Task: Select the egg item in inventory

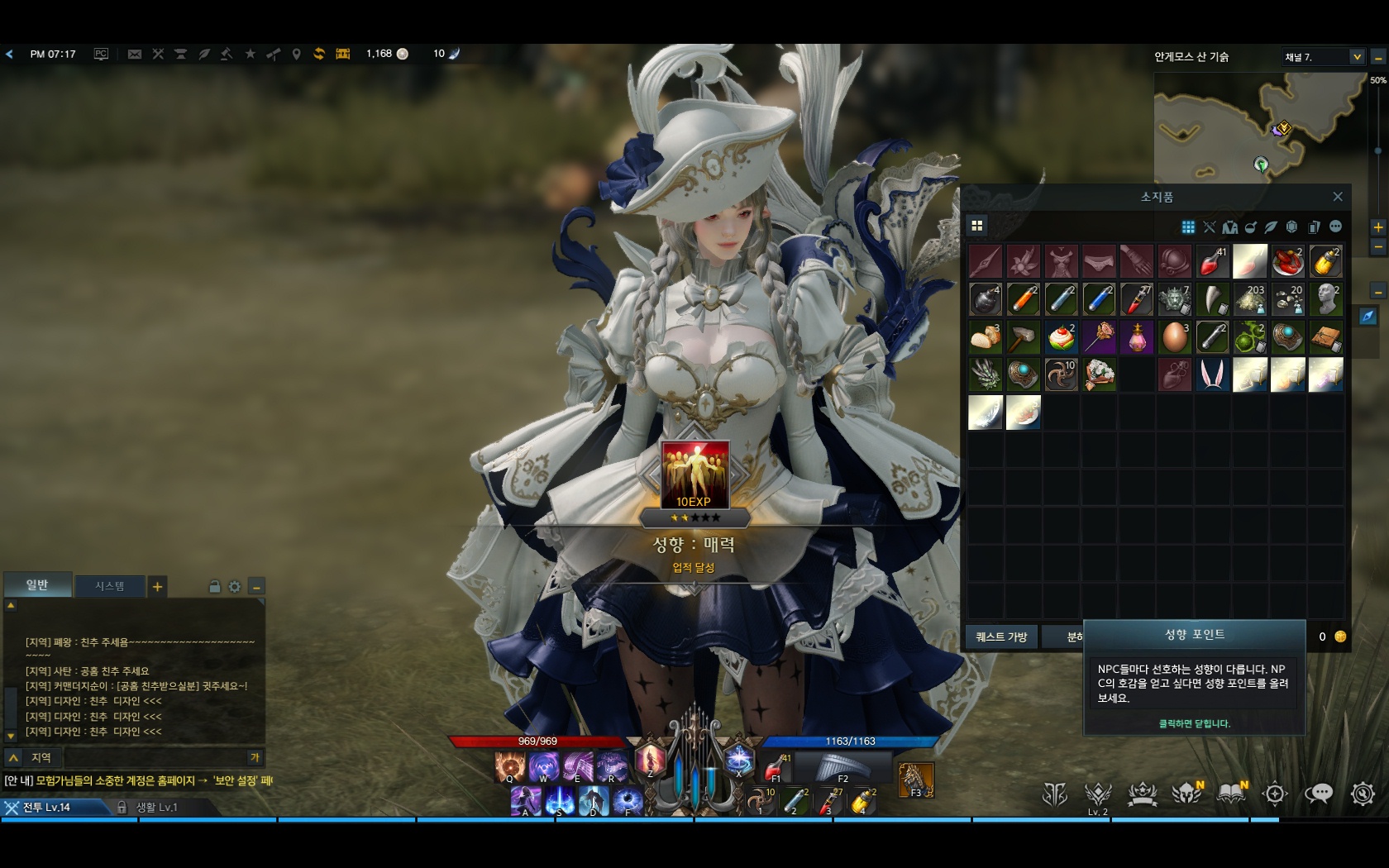Action: tap(1174, 337)
